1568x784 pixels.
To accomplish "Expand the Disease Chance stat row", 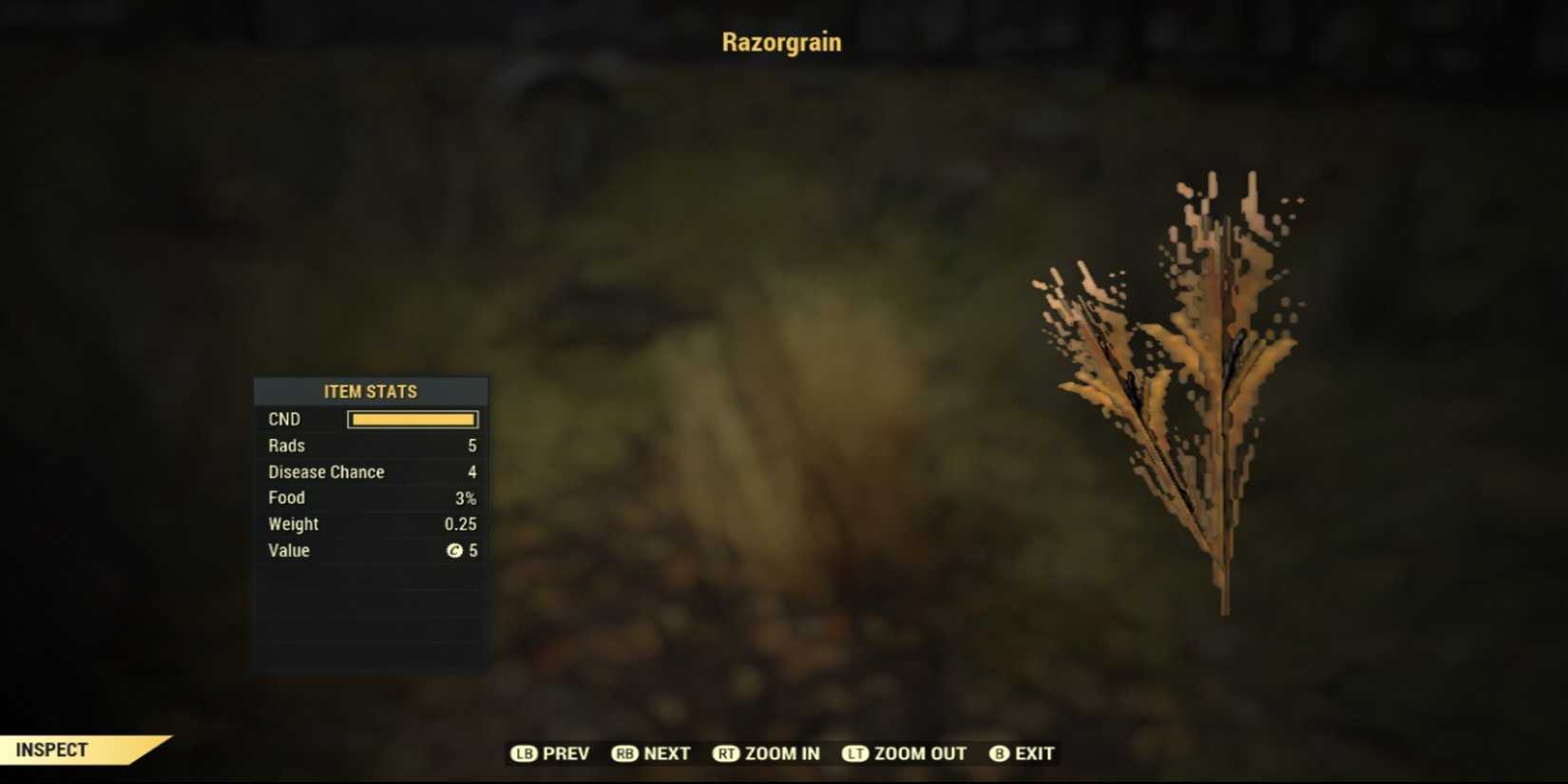I will click(370, 471).
